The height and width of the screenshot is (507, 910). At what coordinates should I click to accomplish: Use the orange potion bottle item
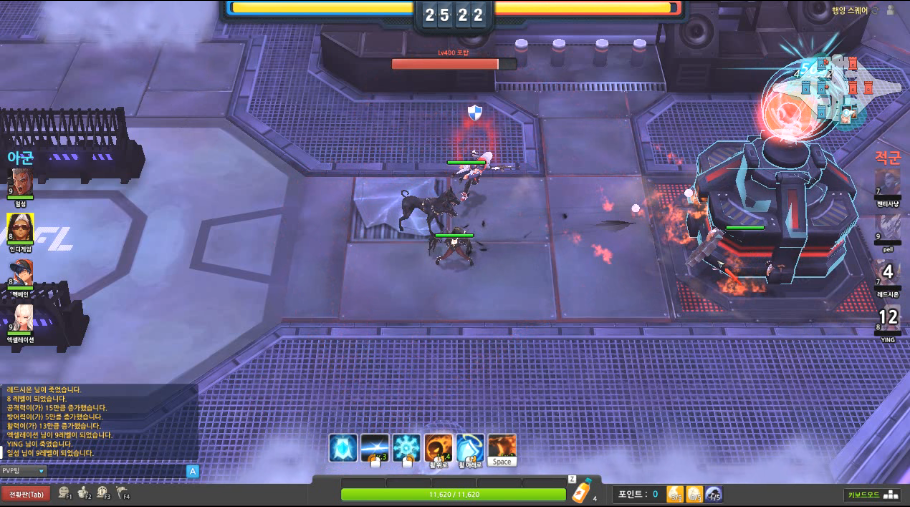coord(579,492)
